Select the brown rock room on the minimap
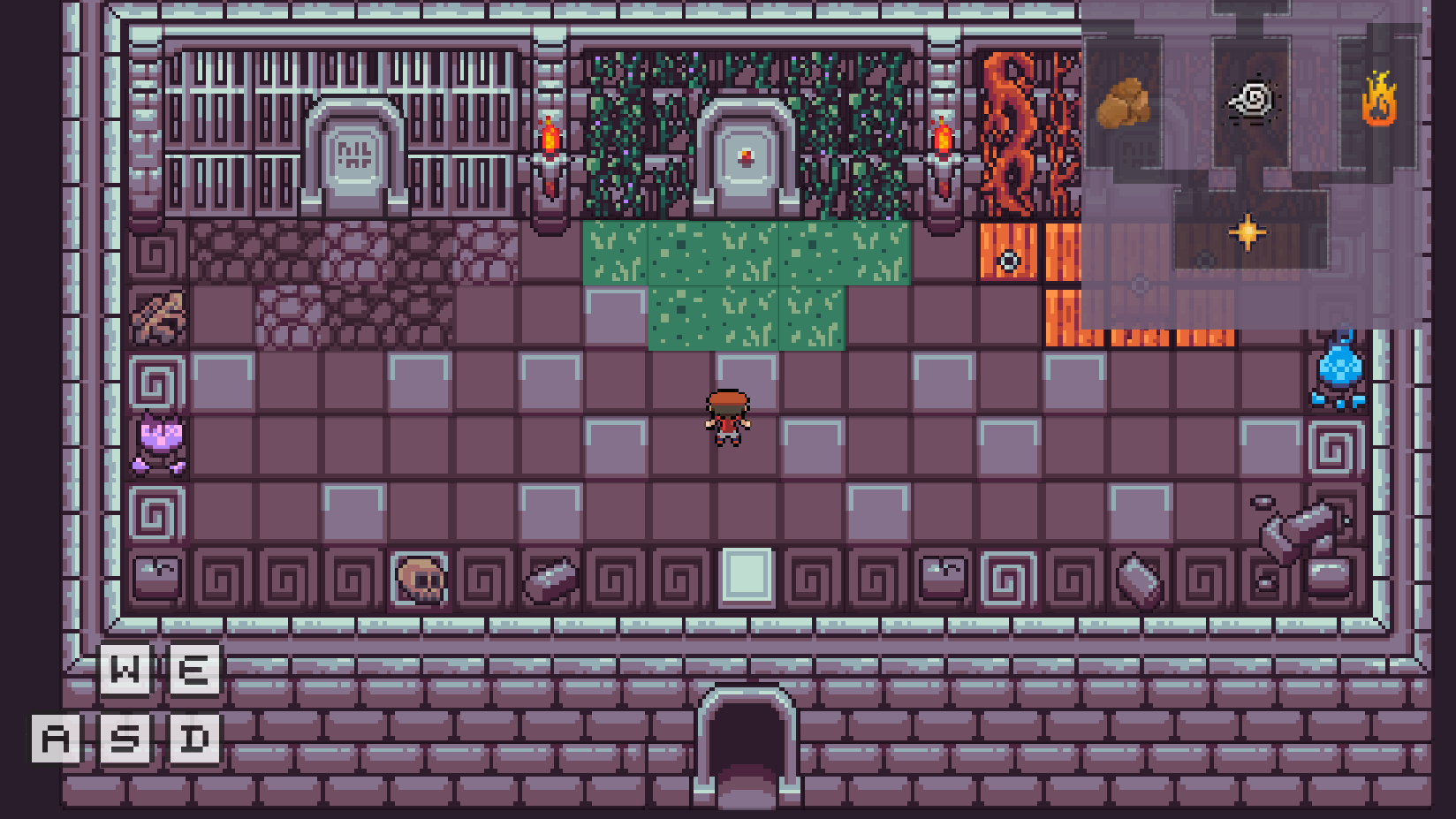 1123,103
